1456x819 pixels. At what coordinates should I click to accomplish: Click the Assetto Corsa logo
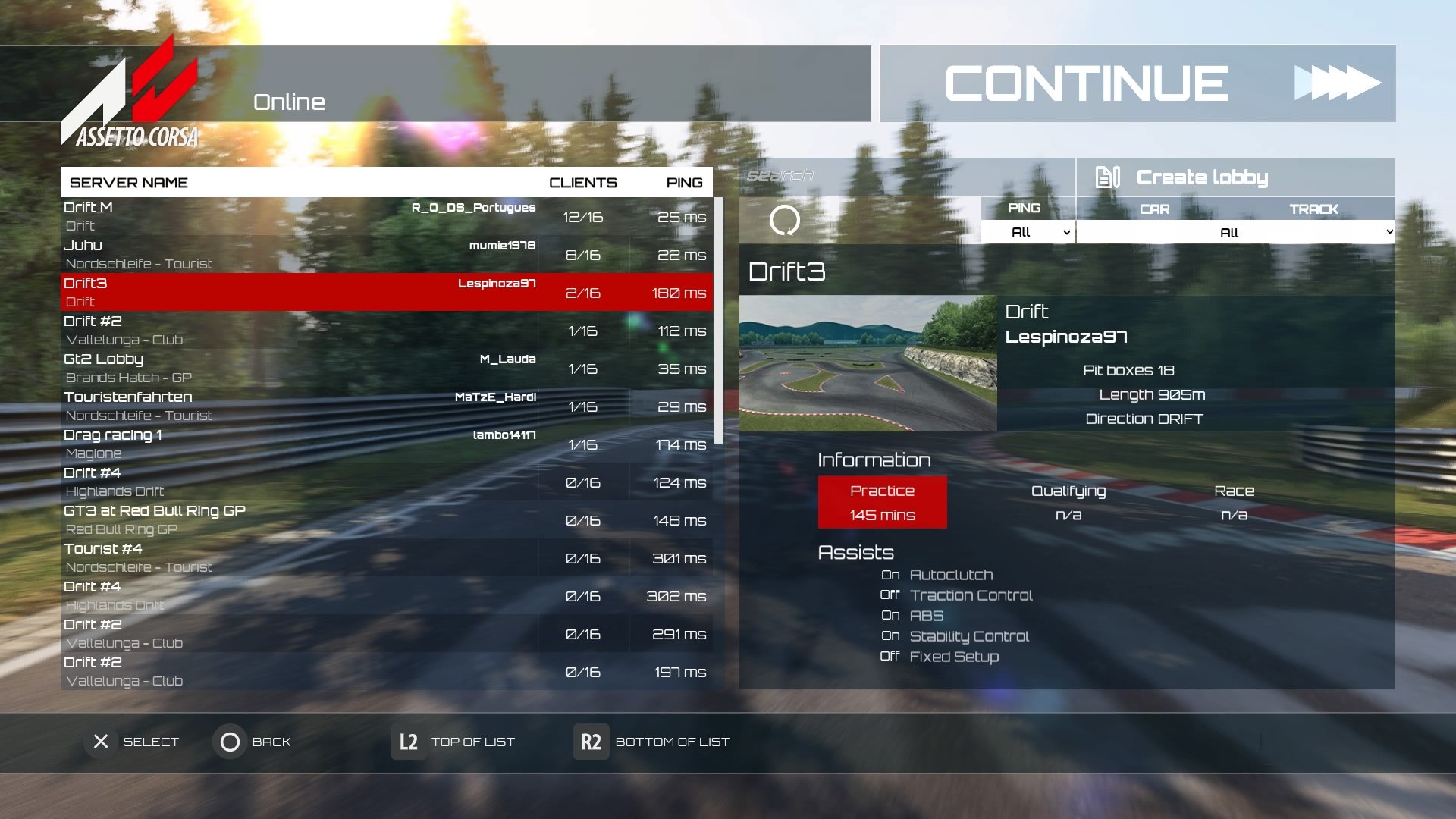pos(129,99)
